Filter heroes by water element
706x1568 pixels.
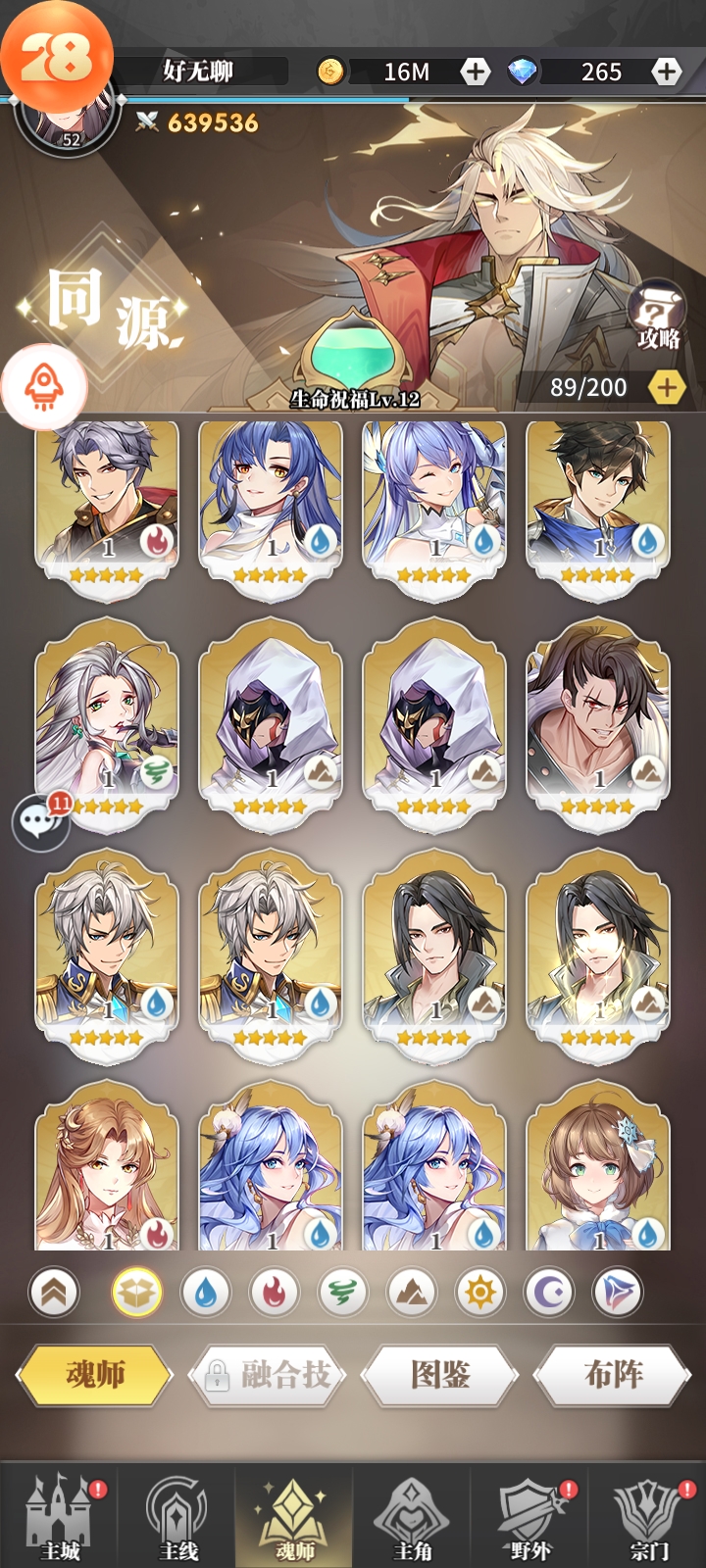point(205,1294)
